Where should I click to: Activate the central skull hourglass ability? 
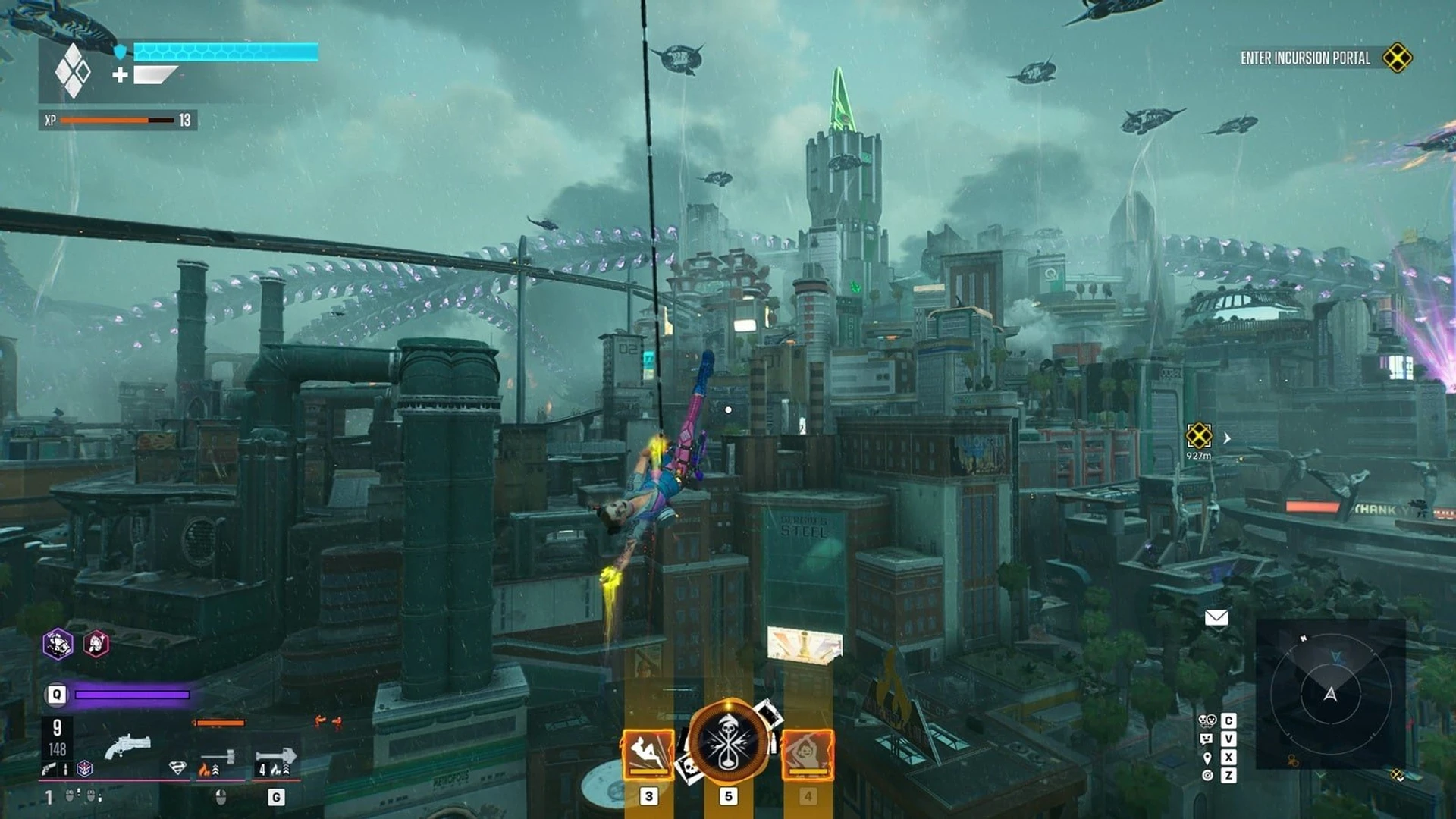coord(729,742)
